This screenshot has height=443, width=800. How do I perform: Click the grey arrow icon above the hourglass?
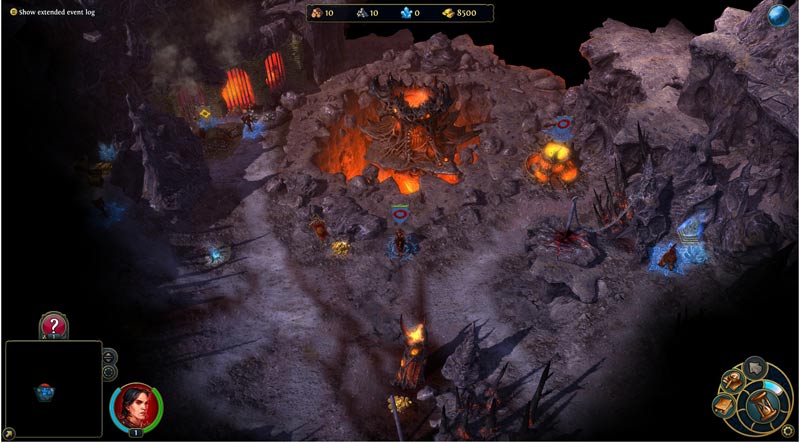[x=757, y=367]
